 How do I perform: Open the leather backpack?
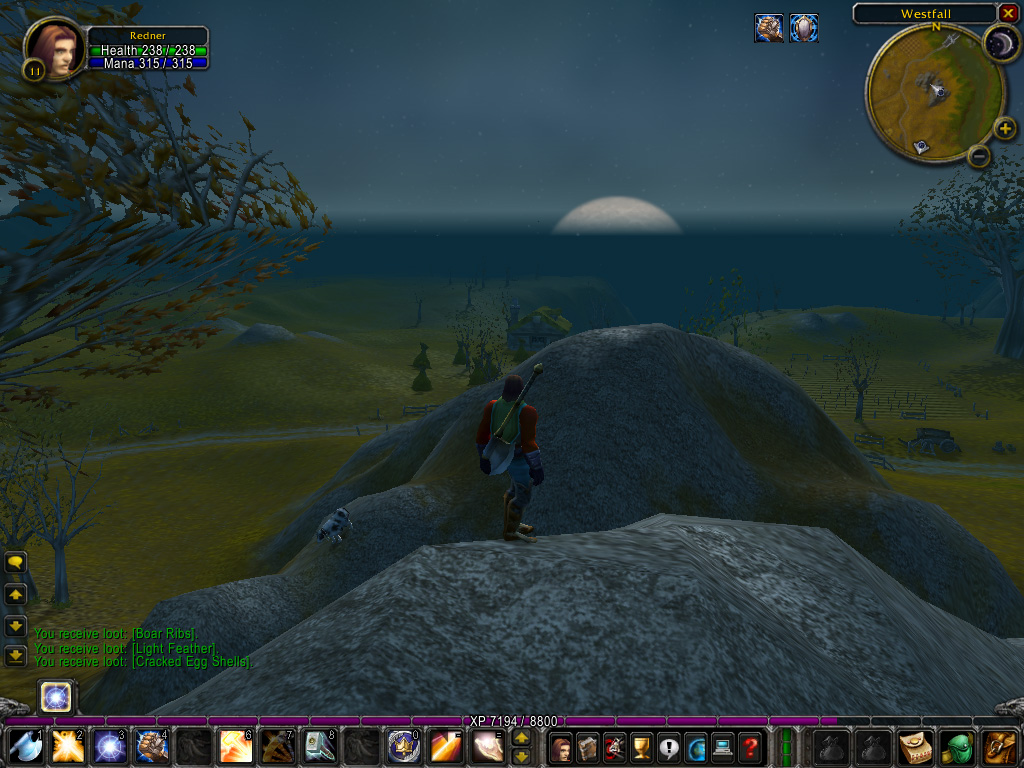(x=999, y=747)
